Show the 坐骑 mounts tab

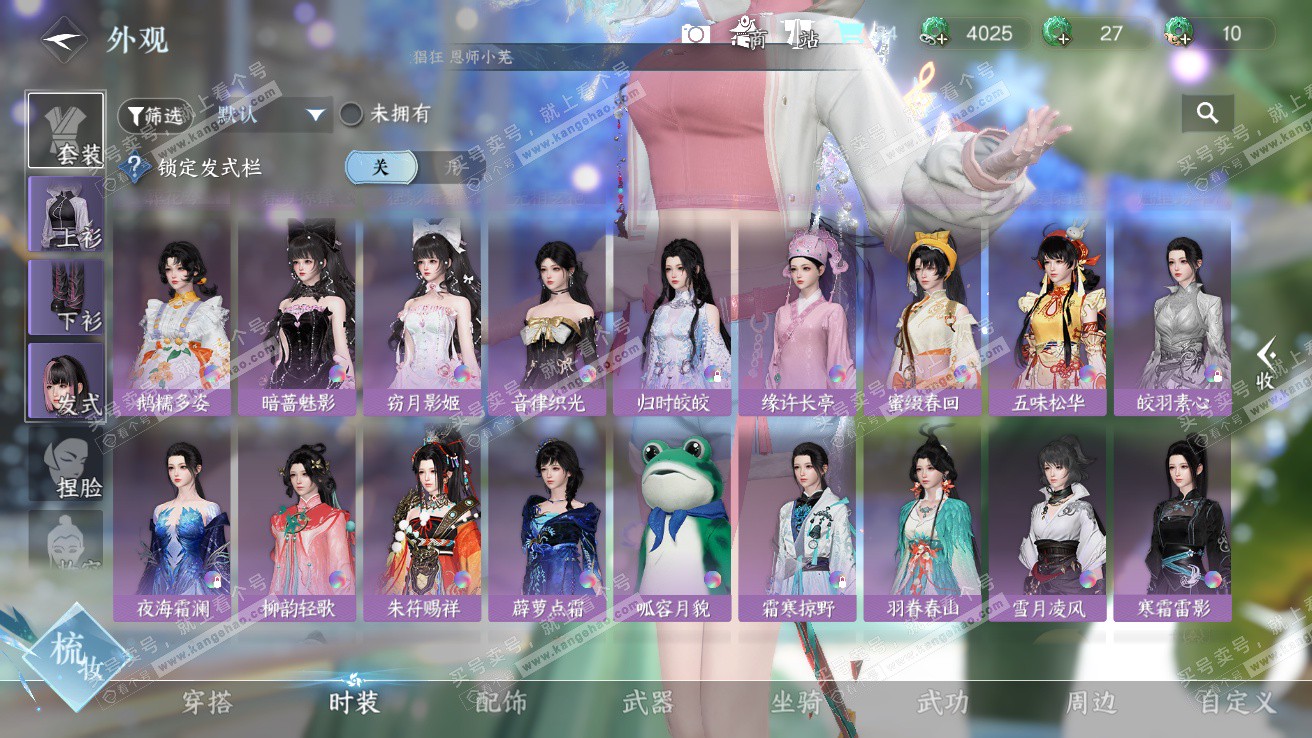(x=796, y=702)
